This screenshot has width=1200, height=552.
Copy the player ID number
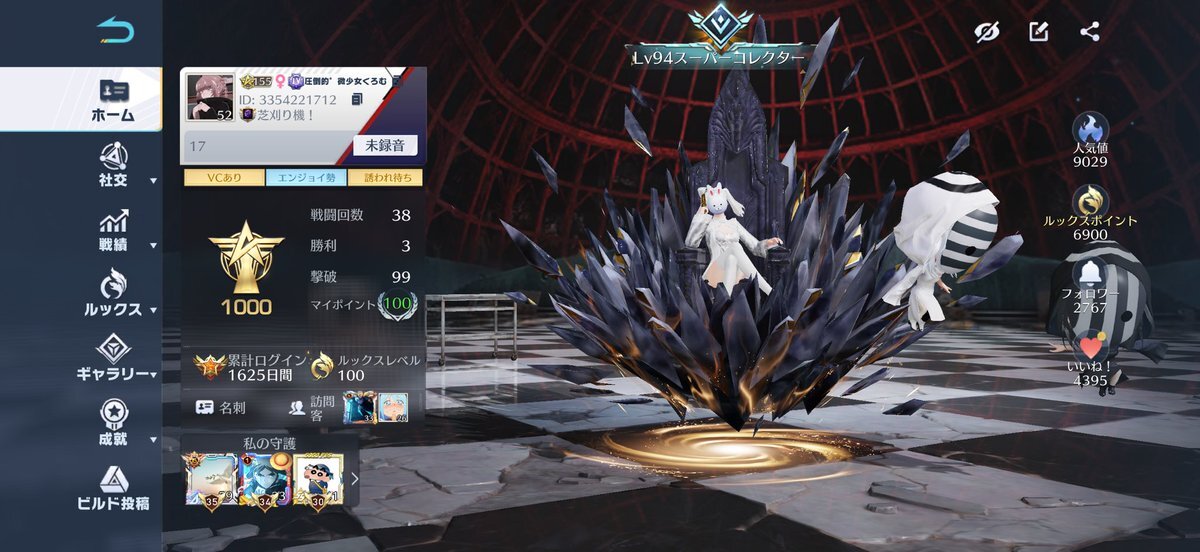pos(357,100)
